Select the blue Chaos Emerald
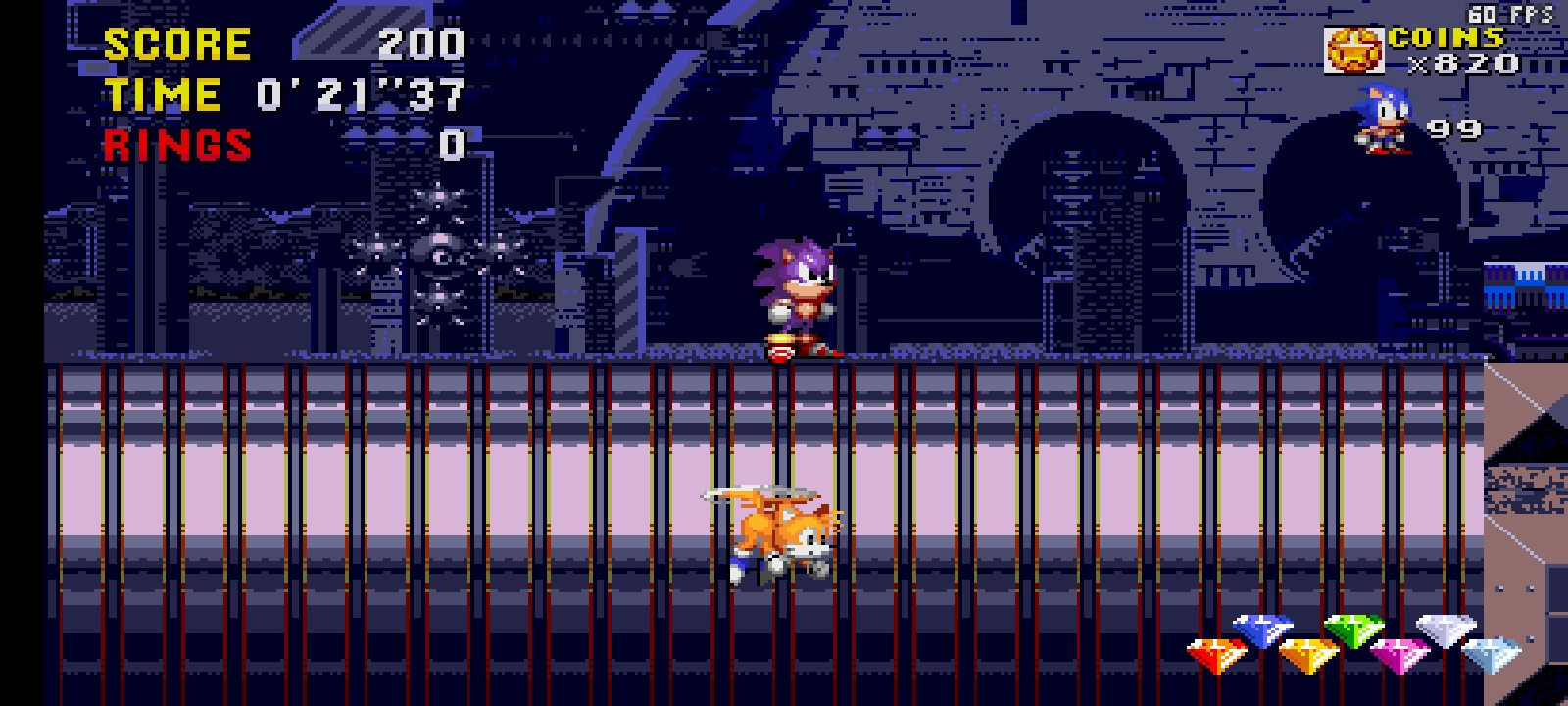The image size is (1568, 706). 1262,630
